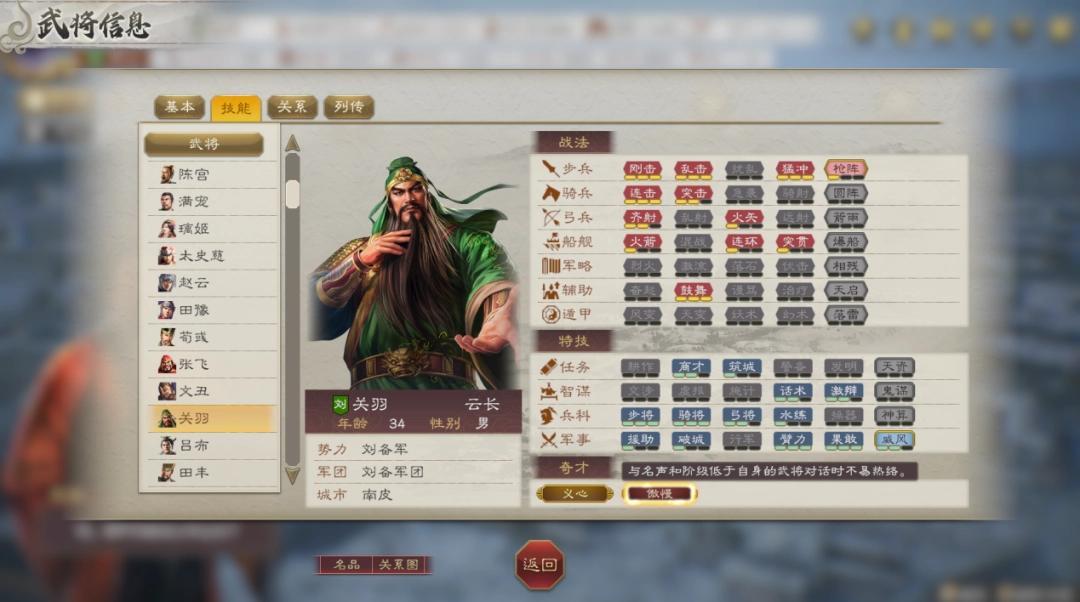Click the officer list scroll-down arrow

coord(292,476)
